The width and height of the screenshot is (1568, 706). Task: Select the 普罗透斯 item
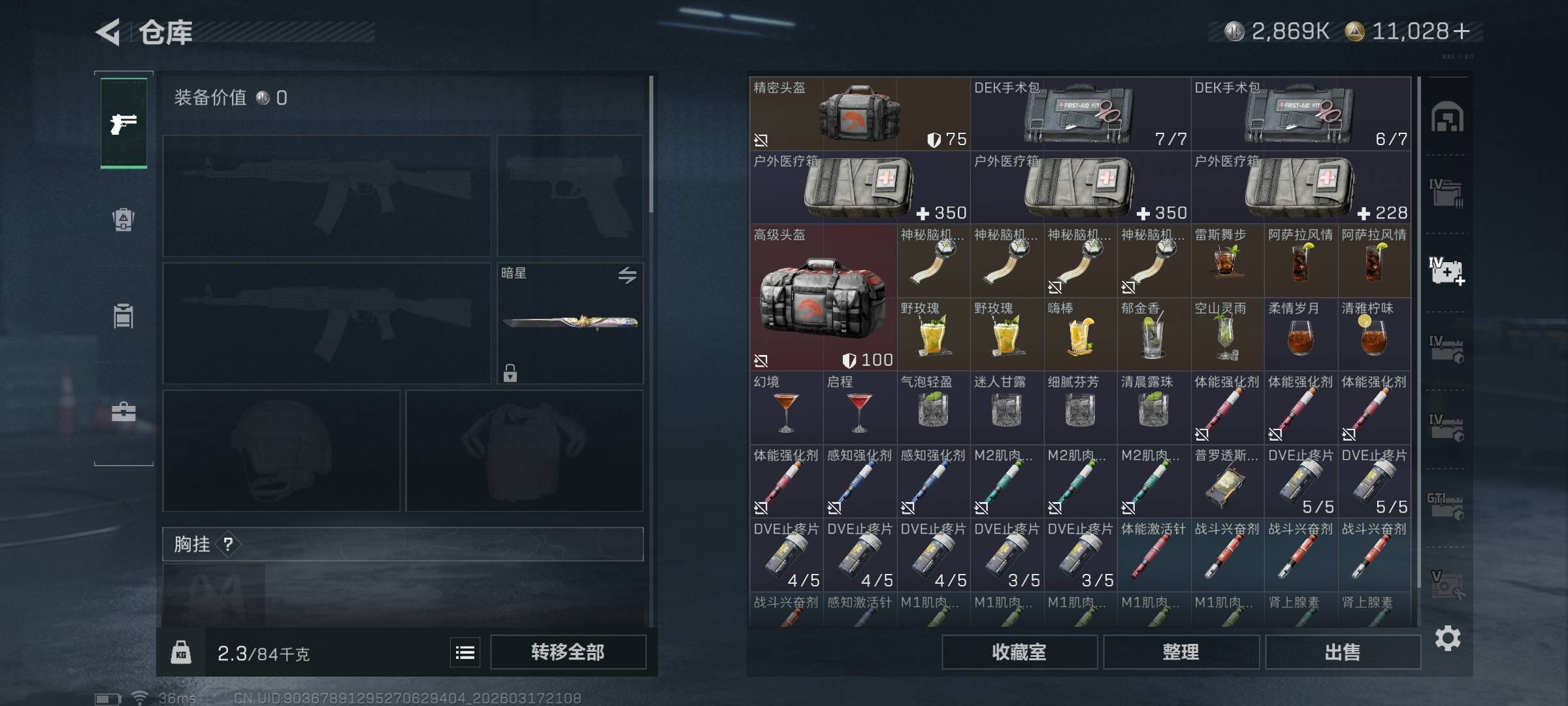1227,482
